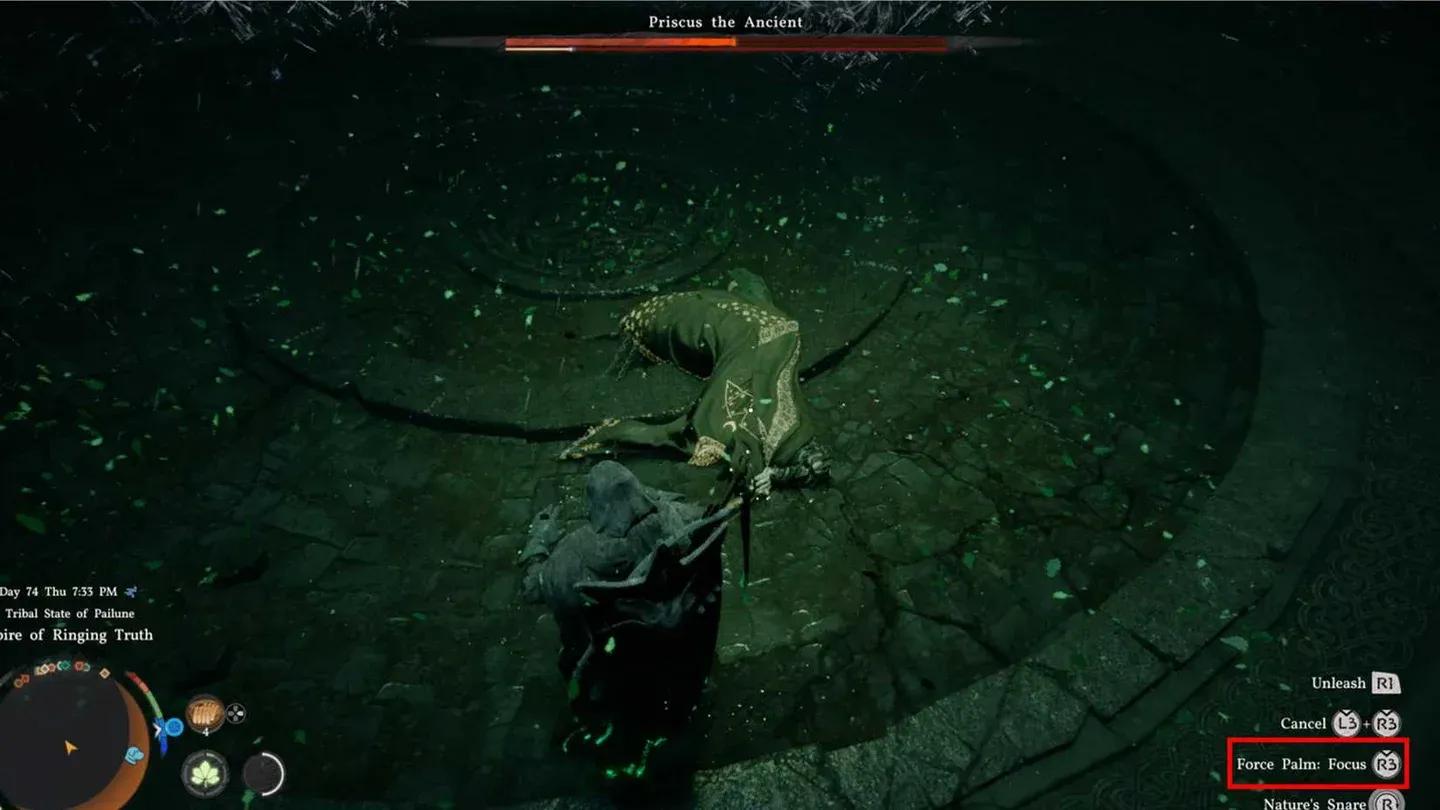Click the number 4 charge counter under the fist

coord(205,731)
